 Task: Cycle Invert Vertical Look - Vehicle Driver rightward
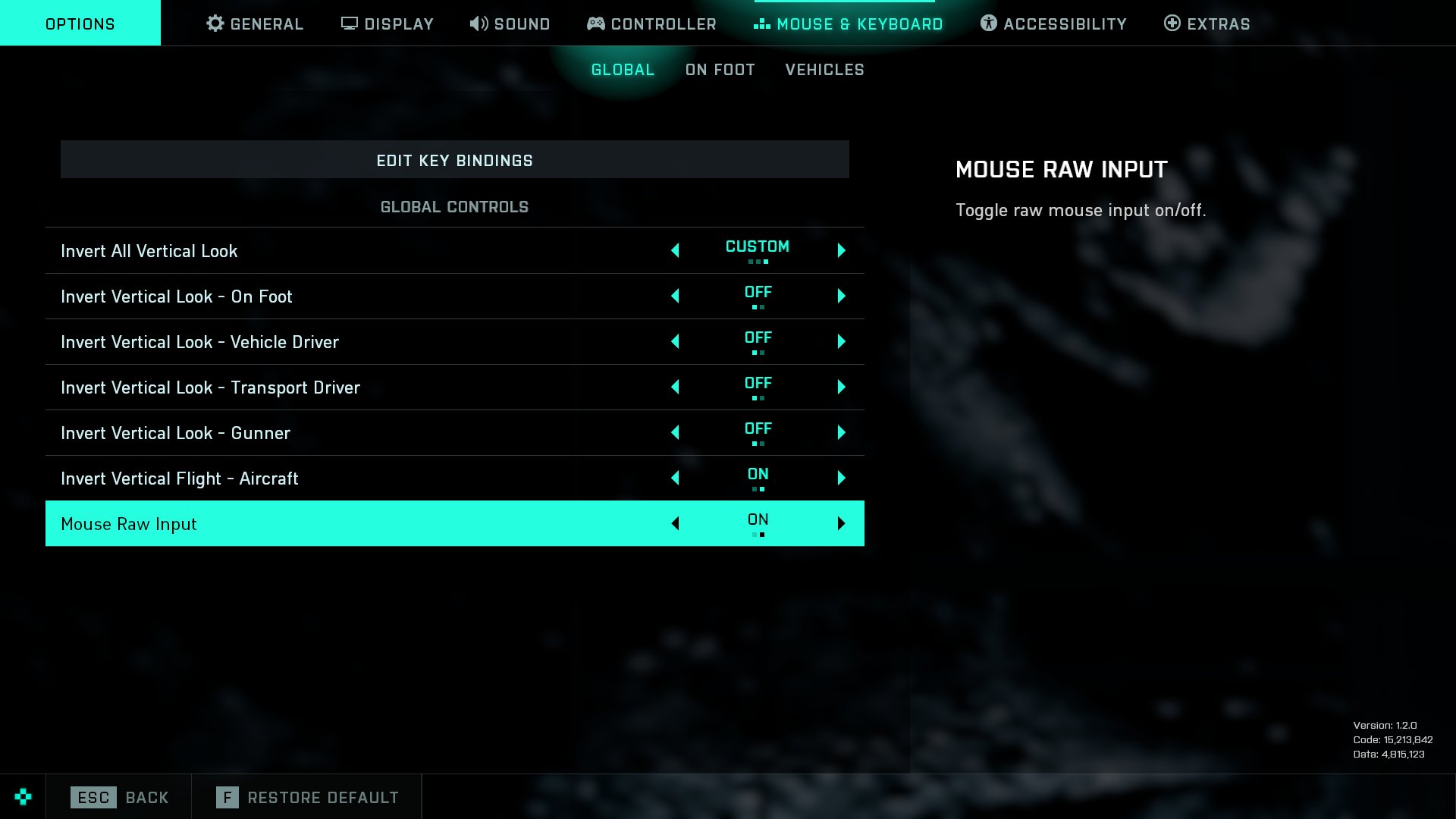tap(840, 341)
